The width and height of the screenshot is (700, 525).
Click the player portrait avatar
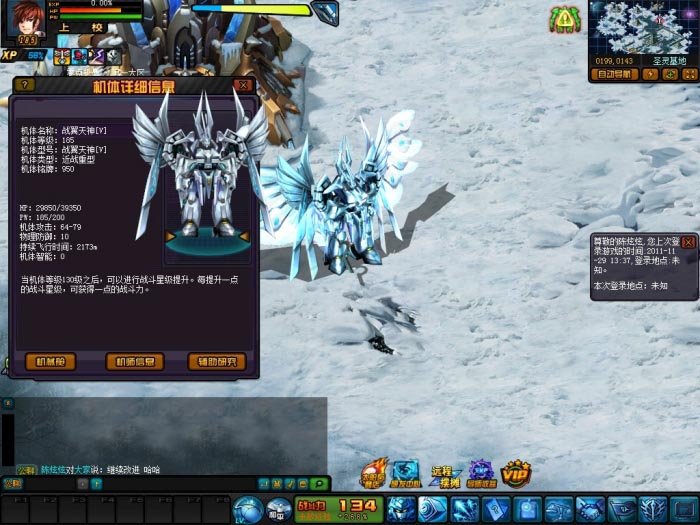[26, 19]
